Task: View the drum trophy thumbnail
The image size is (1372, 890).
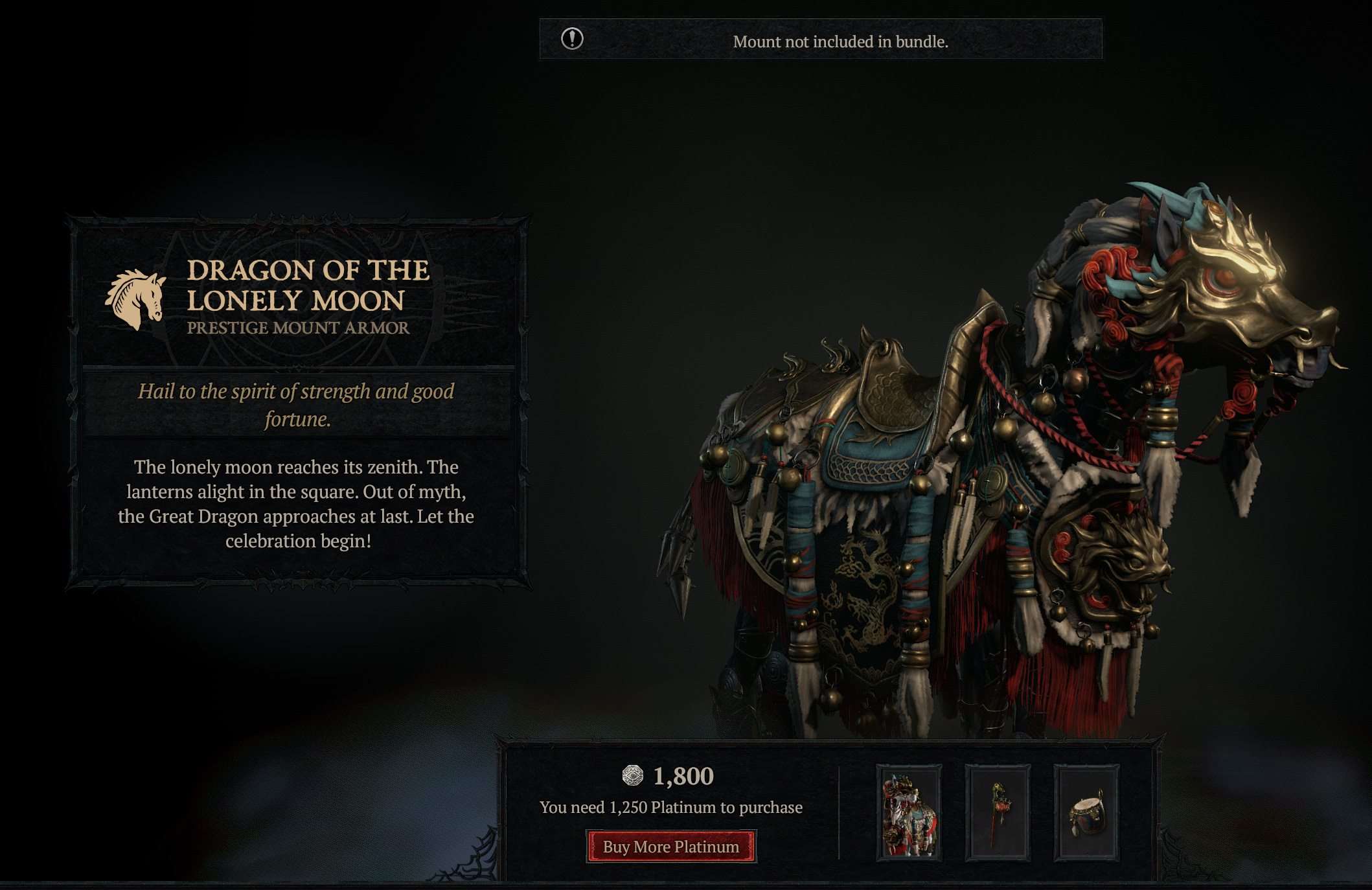Action: (x=1086, y=813)
